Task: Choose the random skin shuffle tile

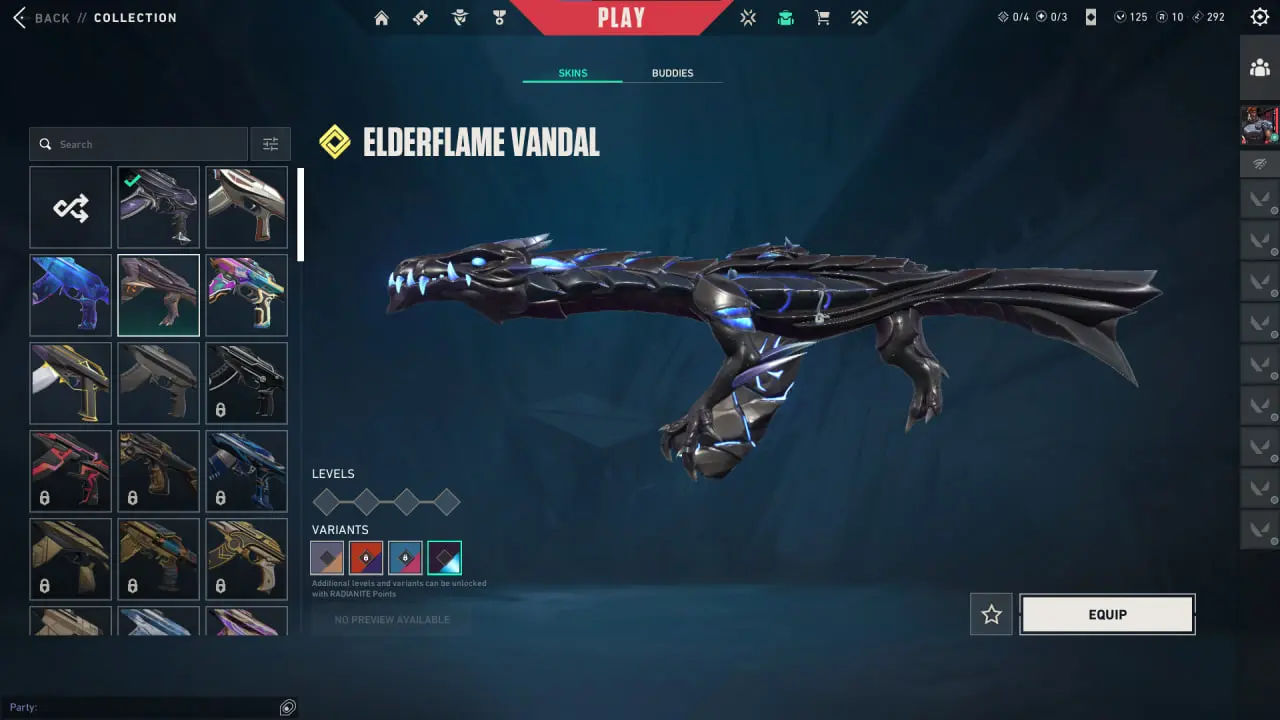Action: (71, 207)
